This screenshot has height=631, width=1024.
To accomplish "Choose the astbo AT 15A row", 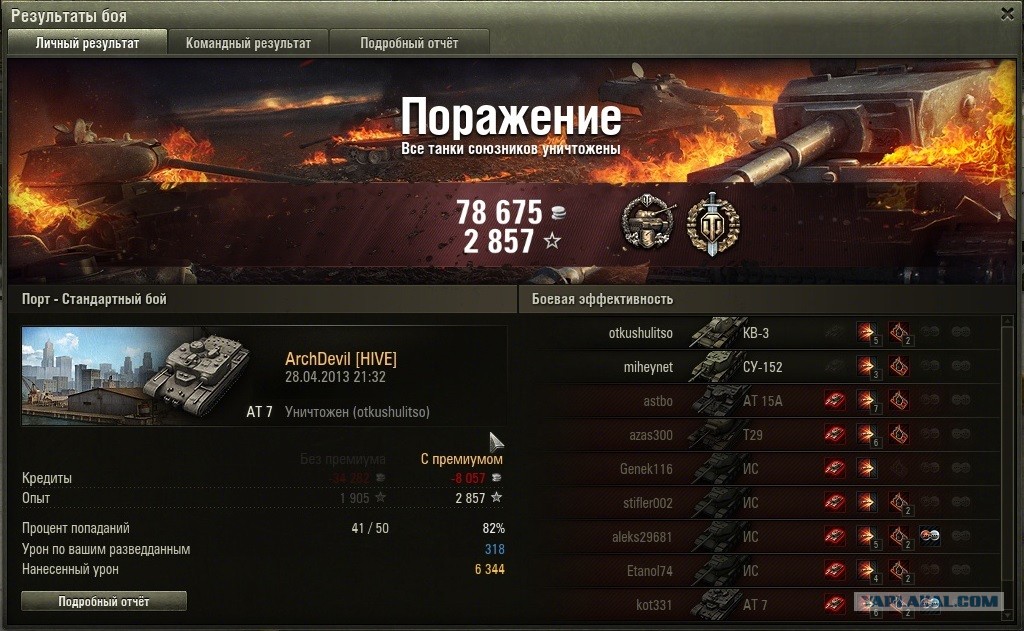I will [760, 401].
